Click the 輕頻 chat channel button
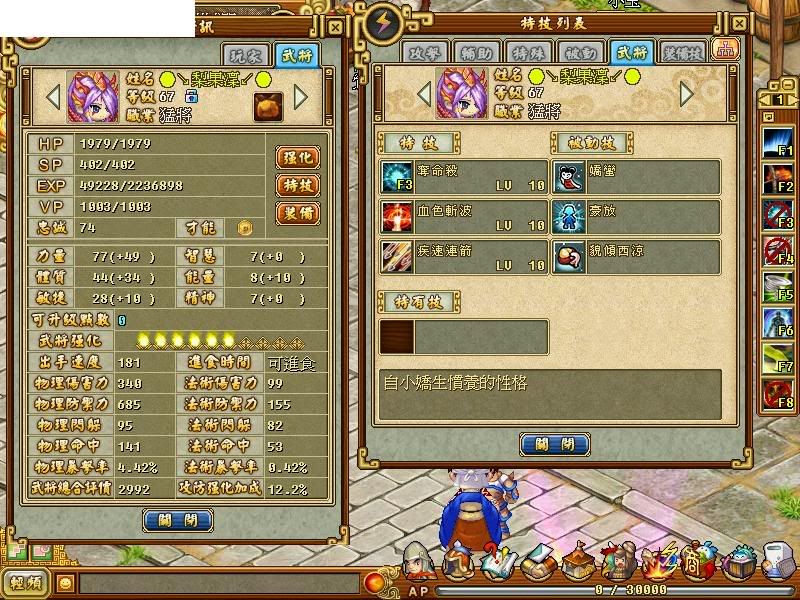This screenshot has height=600, width=800. pos(25,582)
